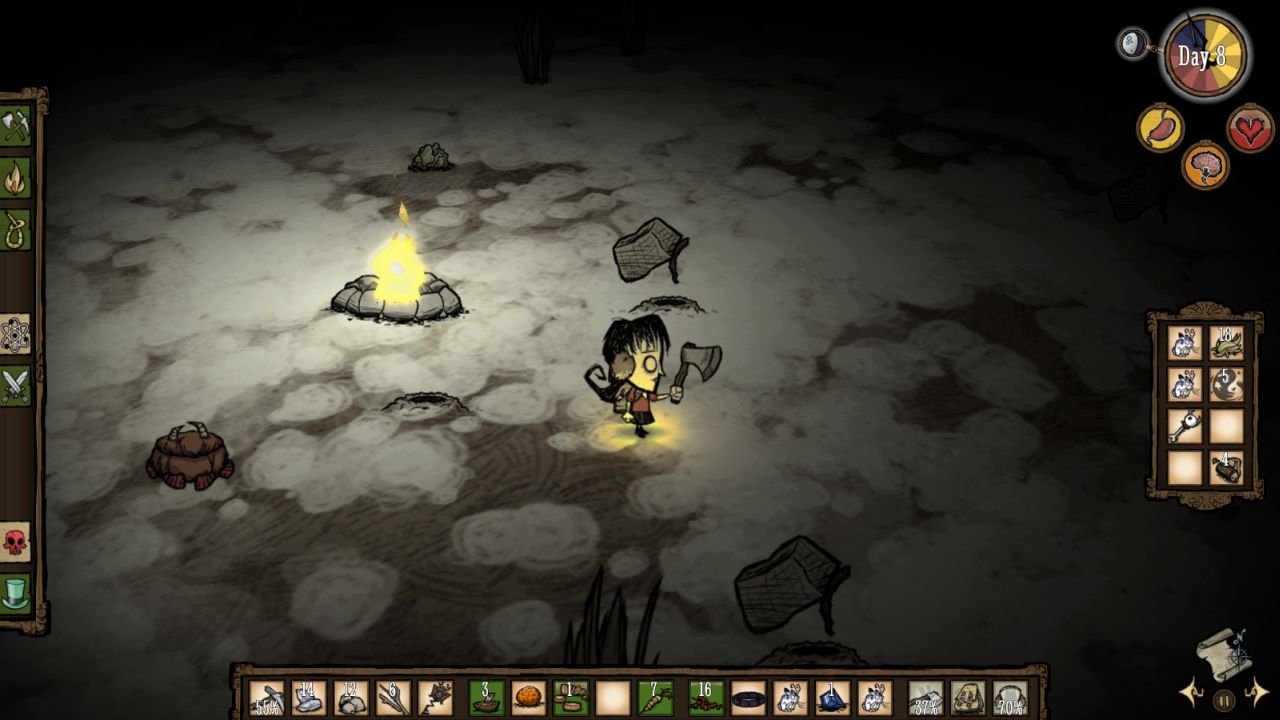Select the flint stack of 14
The height and width of the screenshot is (720, 1280).
pyautogui.click(x=309, y=698)
